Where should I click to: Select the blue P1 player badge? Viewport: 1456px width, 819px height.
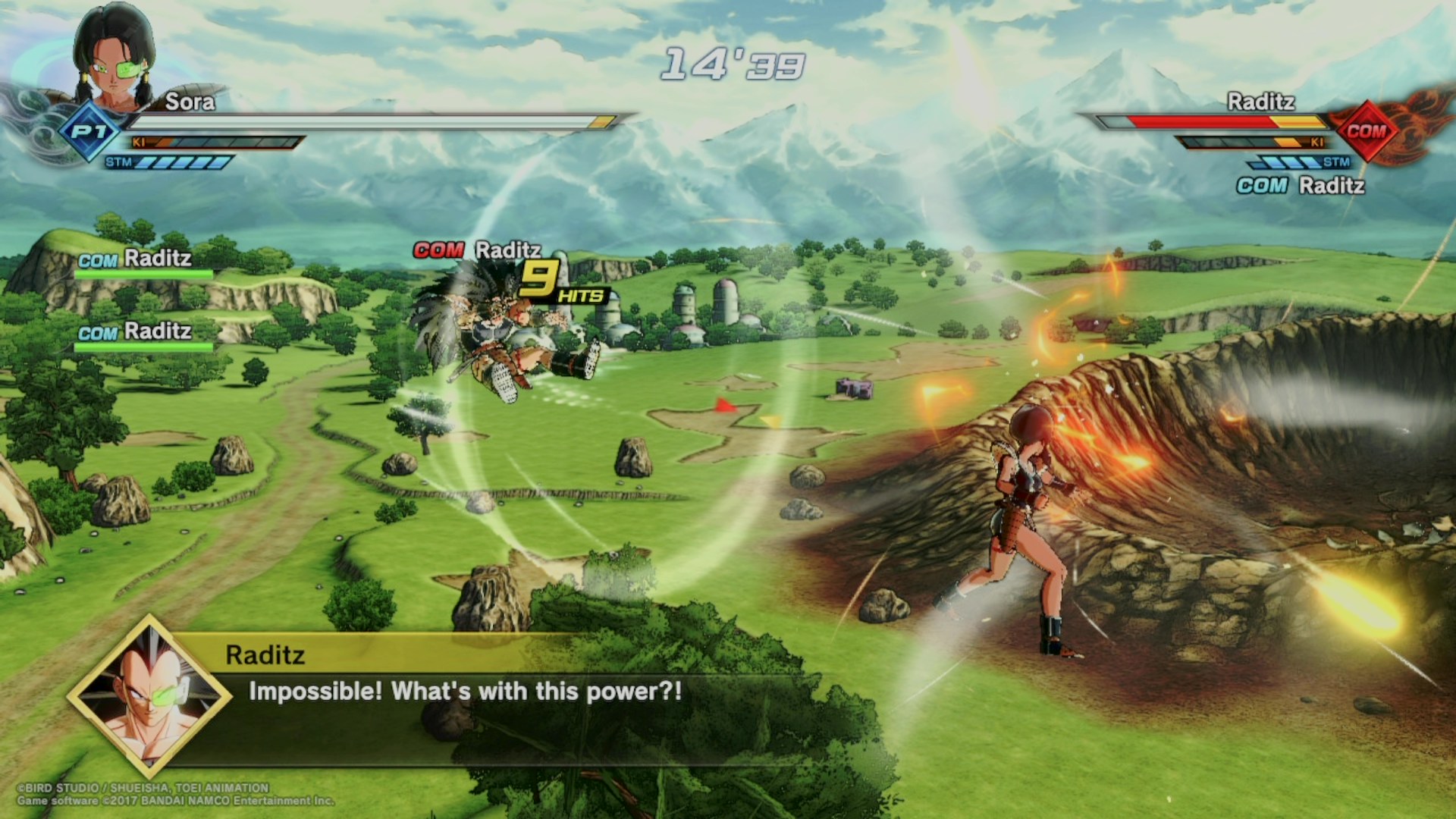coord(90,132)
